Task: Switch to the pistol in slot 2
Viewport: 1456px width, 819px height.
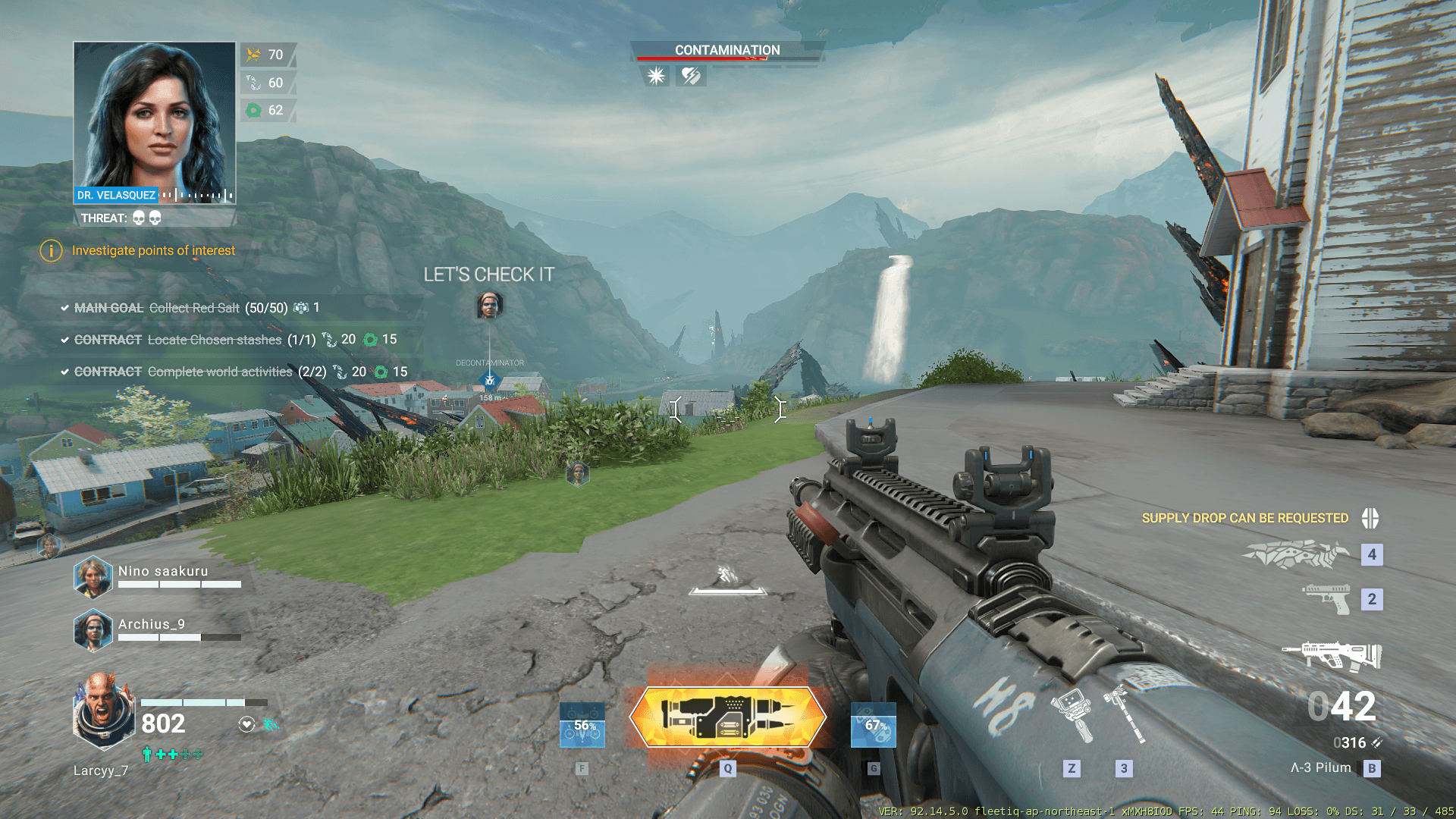Action: click(1327, 598)
